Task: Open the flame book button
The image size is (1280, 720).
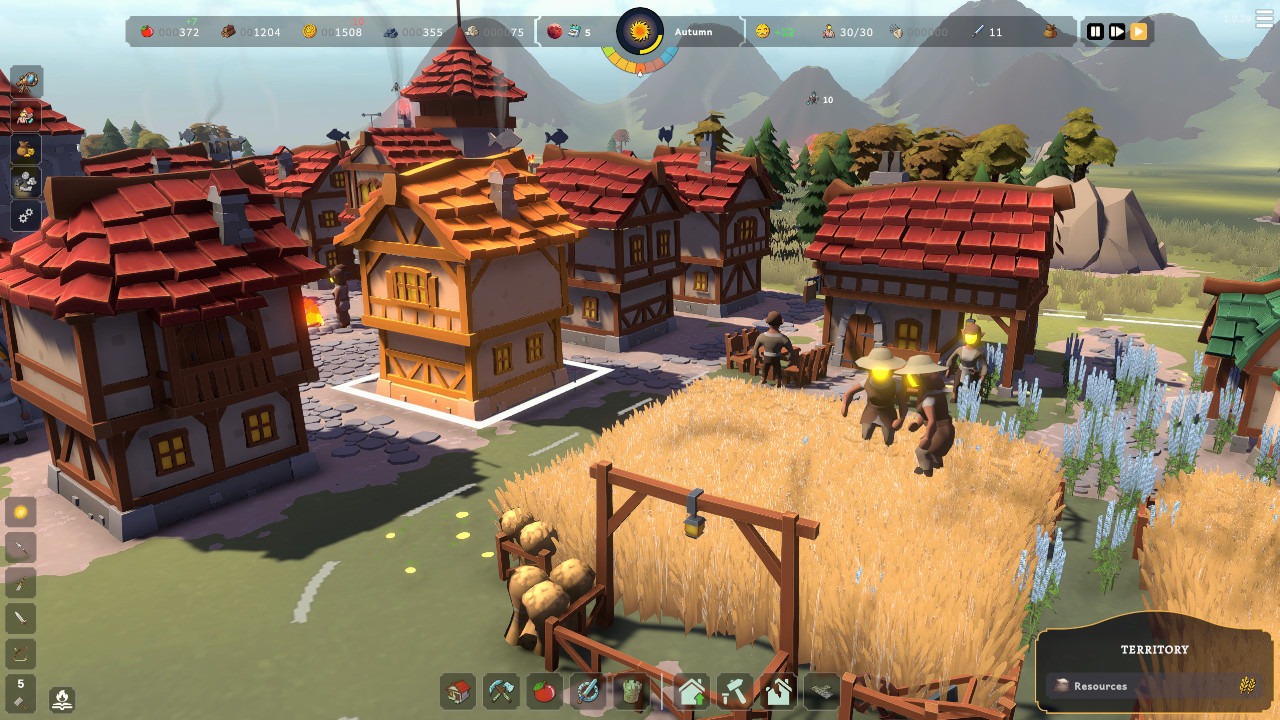Action: (x=62, y=698)
